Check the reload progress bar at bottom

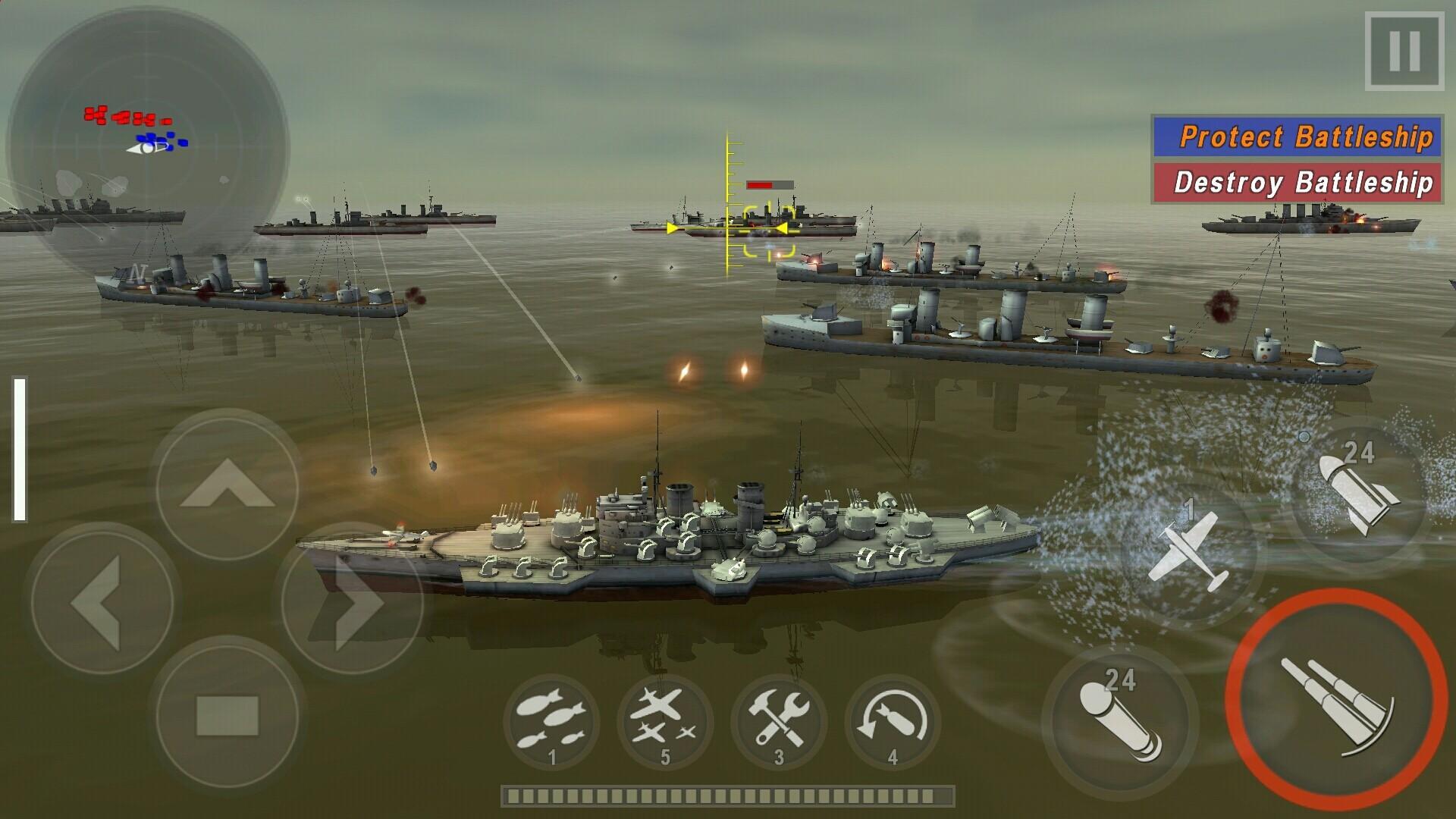728,792
